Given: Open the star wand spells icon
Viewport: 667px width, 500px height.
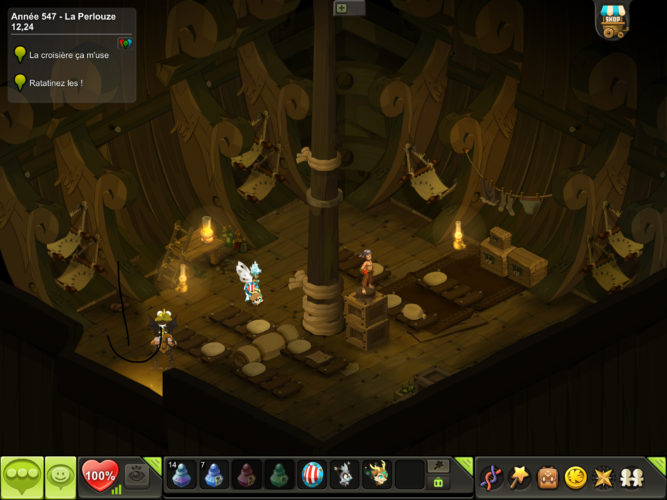Looking at the screenshot, I should (x=520, y=476).
